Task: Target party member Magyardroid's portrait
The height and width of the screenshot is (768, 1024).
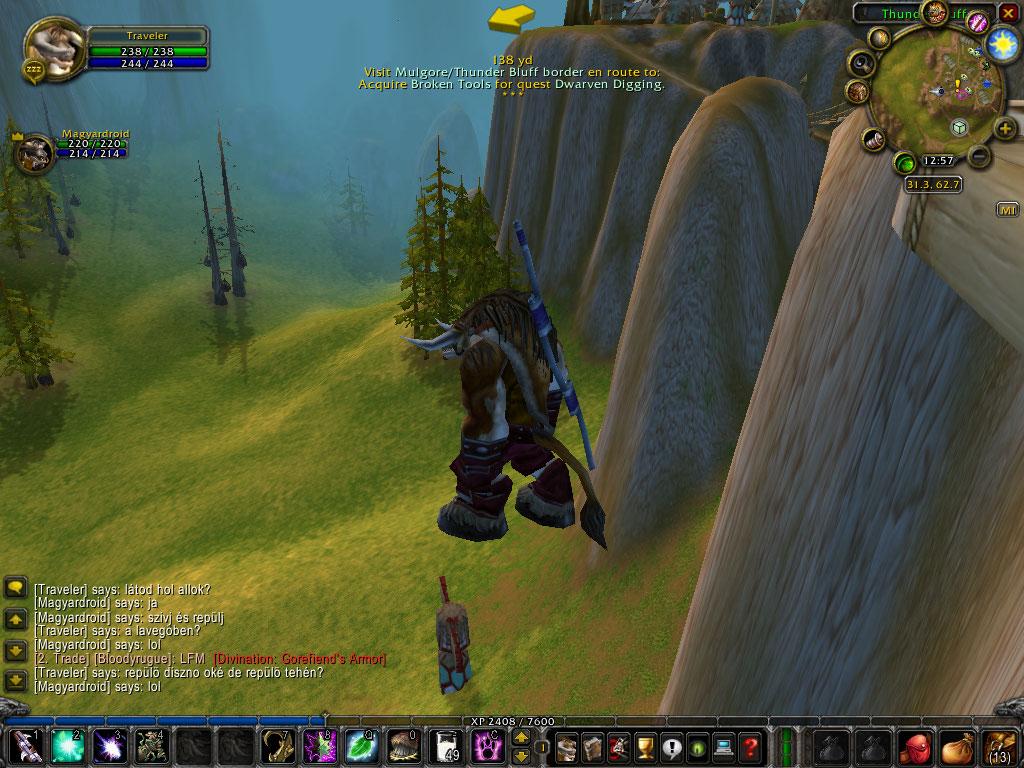Action: click(34, 155)
